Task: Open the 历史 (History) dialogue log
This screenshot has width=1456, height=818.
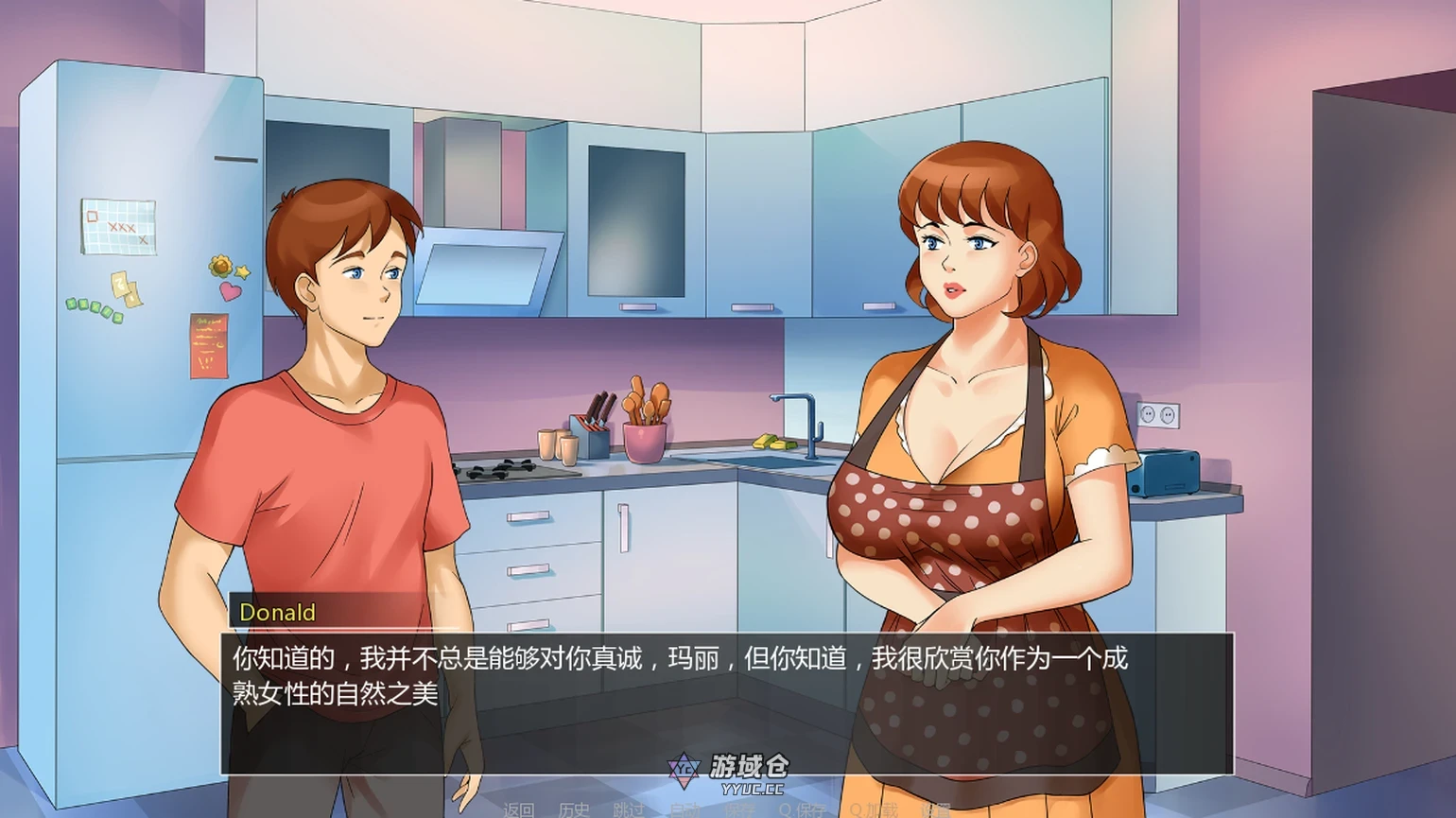Action: tap(575, 810)
